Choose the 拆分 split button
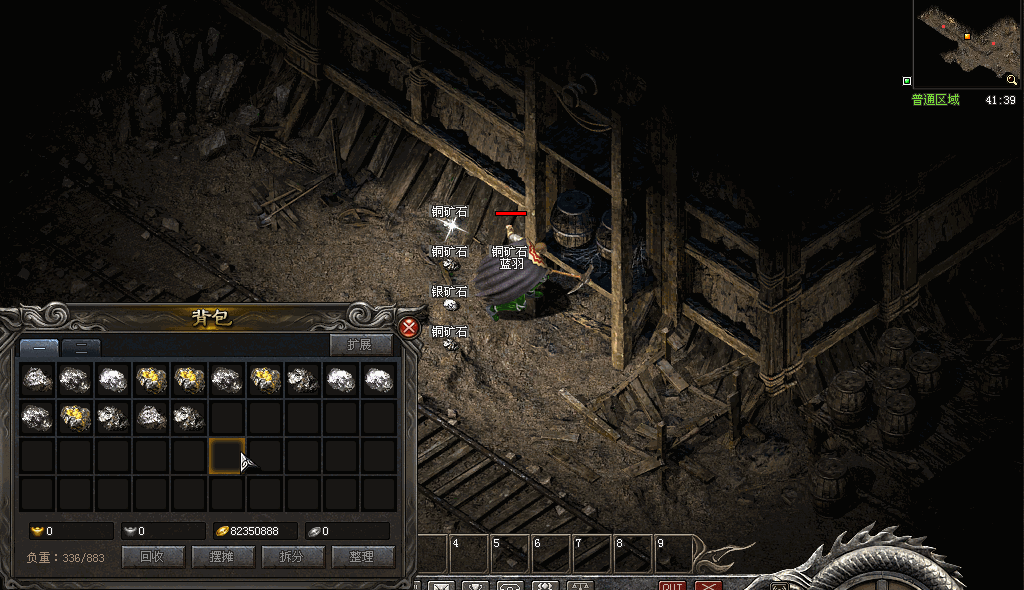 coord(291,556)
